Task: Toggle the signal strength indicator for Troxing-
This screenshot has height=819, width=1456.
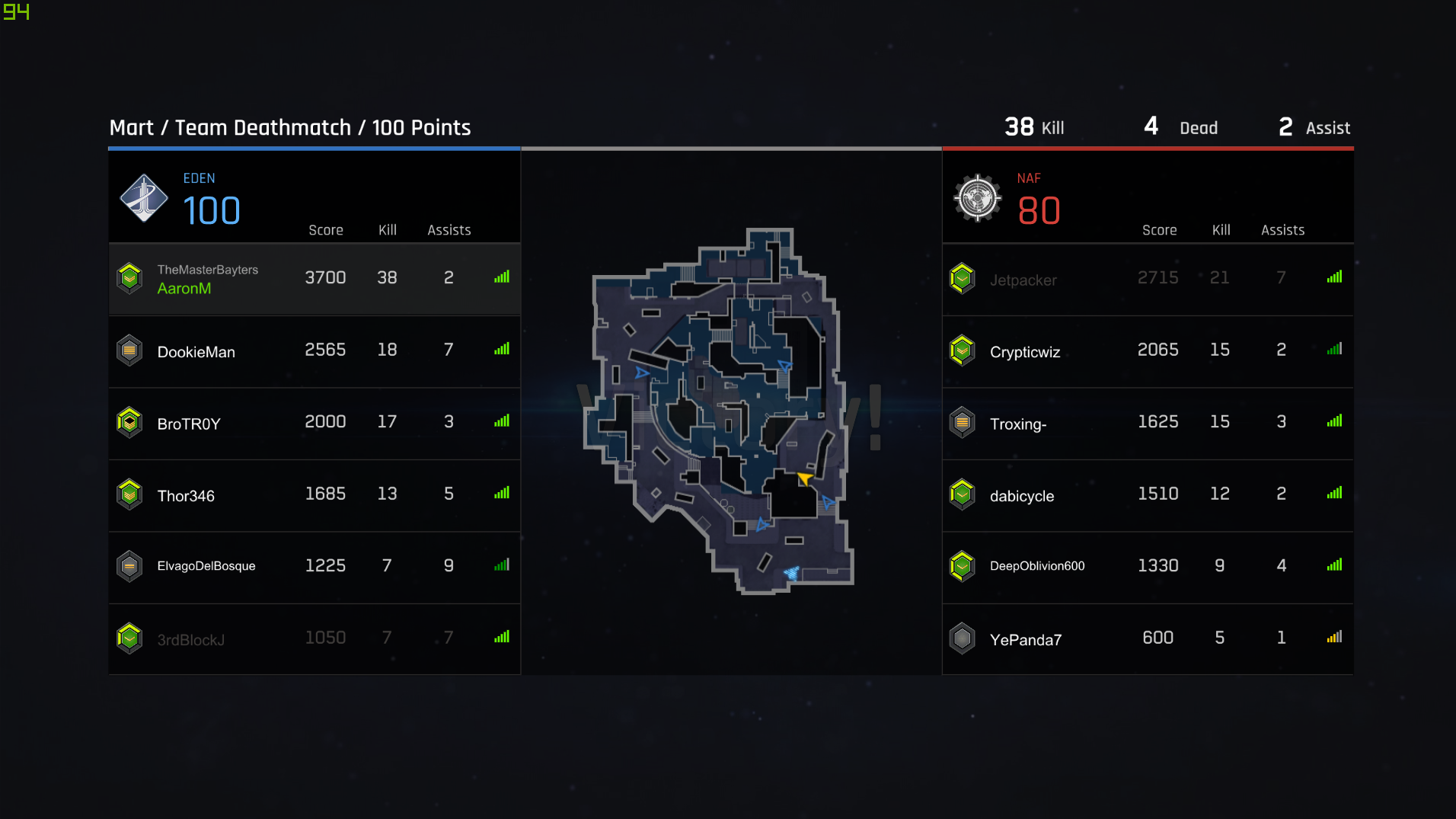Action: point(1334,421)
